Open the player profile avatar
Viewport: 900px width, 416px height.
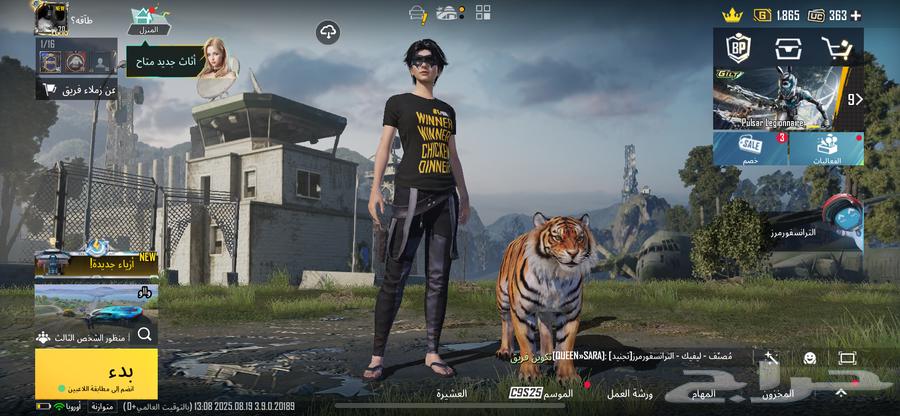pyautogui.click(x=49, y=18)
